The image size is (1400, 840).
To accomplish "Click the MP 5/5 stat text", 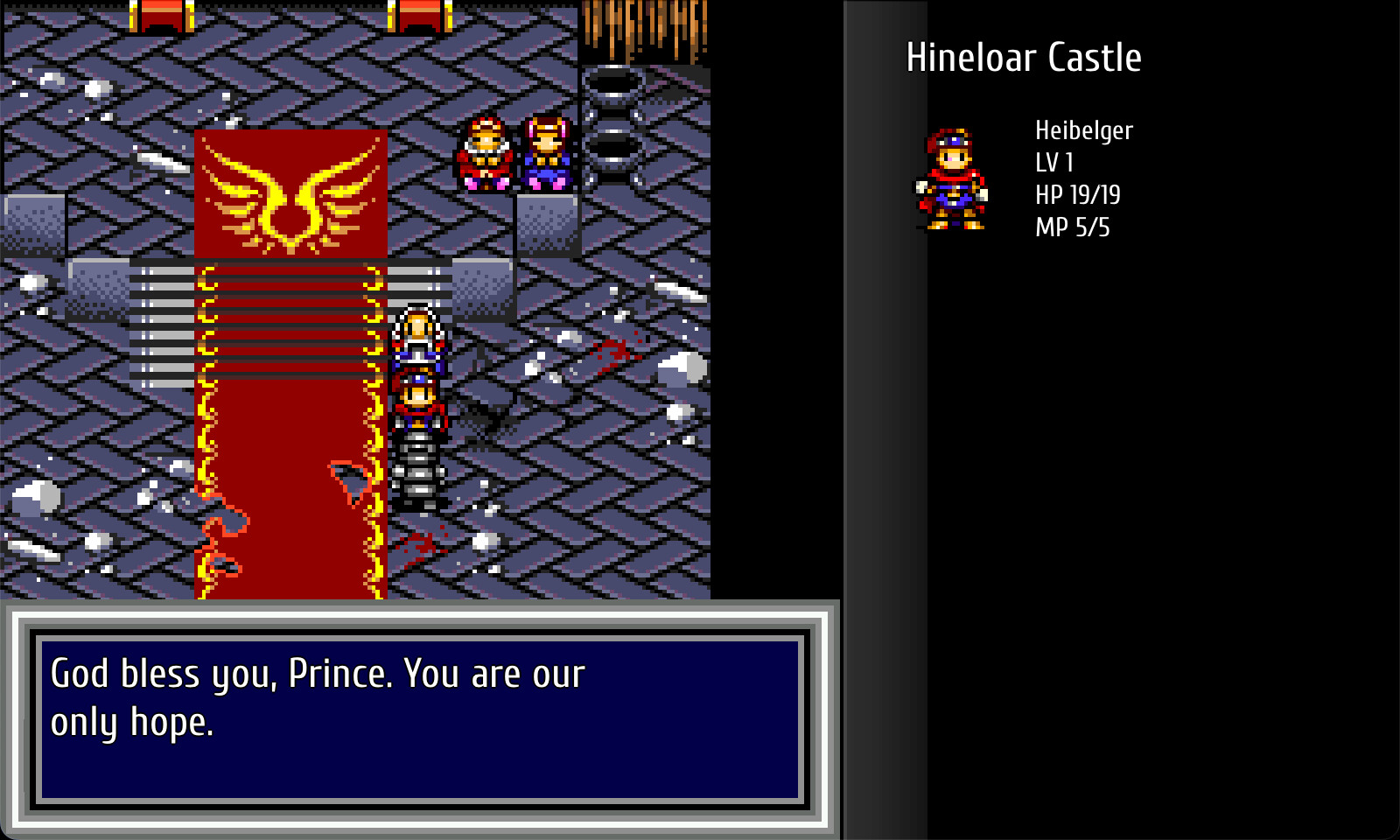I will (x=1071, y=227).
